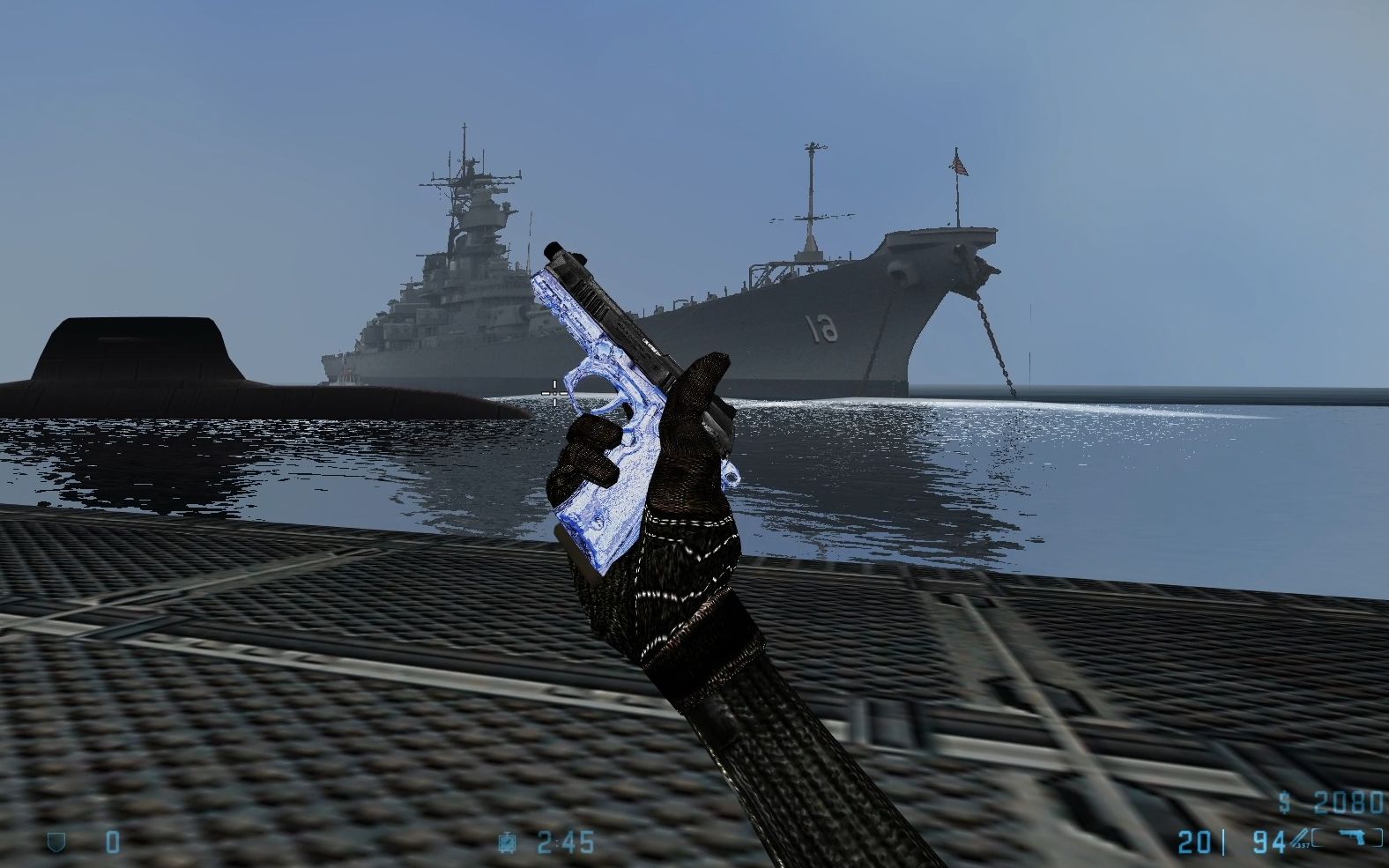
Task: Click the dollar sign on the money counter
Action: (x=1285, y=802)
